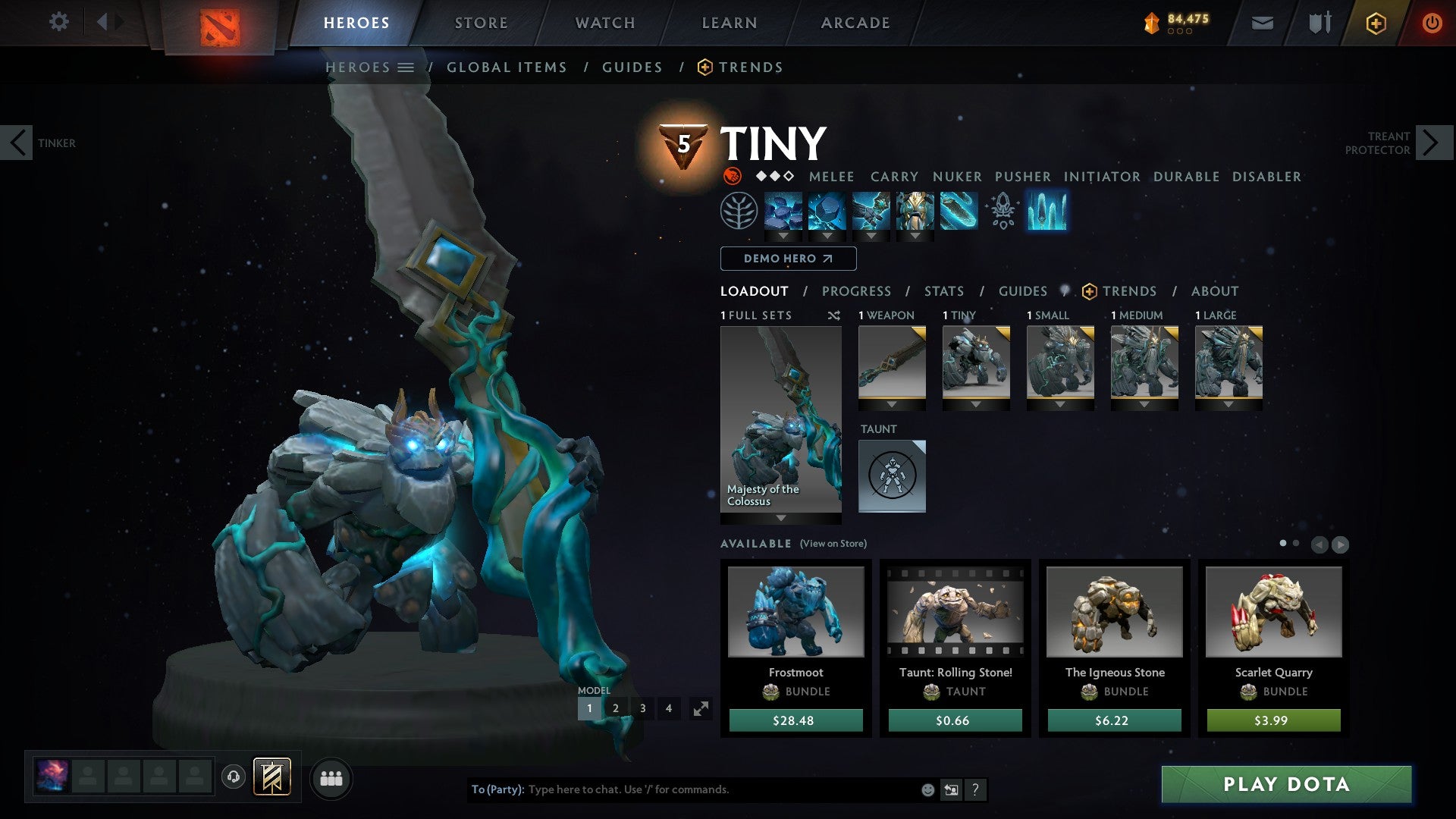The width and height of the screenshot is (1456, 819).
Task: Open Dota Plus via the gold plus icon
Action: click(x=1377, y=23)
